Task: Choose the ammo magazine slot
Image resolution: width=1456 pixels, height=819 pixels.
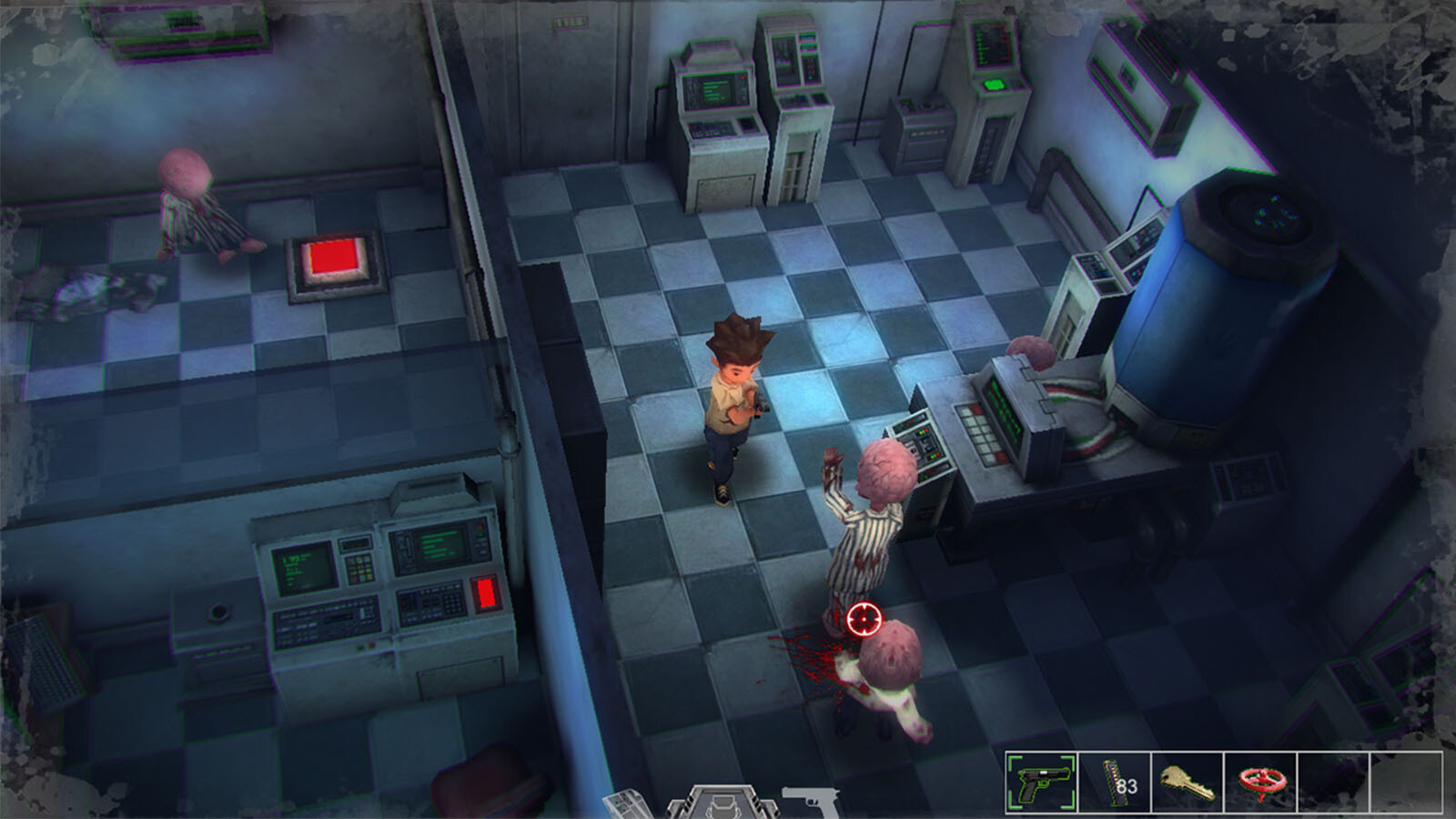Action: 1115,782
